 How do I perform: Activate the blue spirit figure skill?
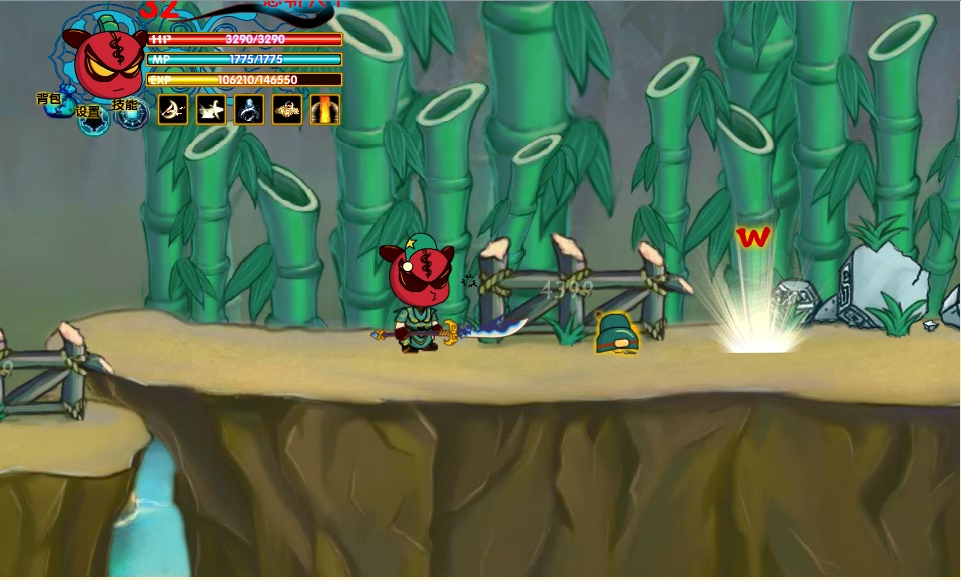(249, 109)
